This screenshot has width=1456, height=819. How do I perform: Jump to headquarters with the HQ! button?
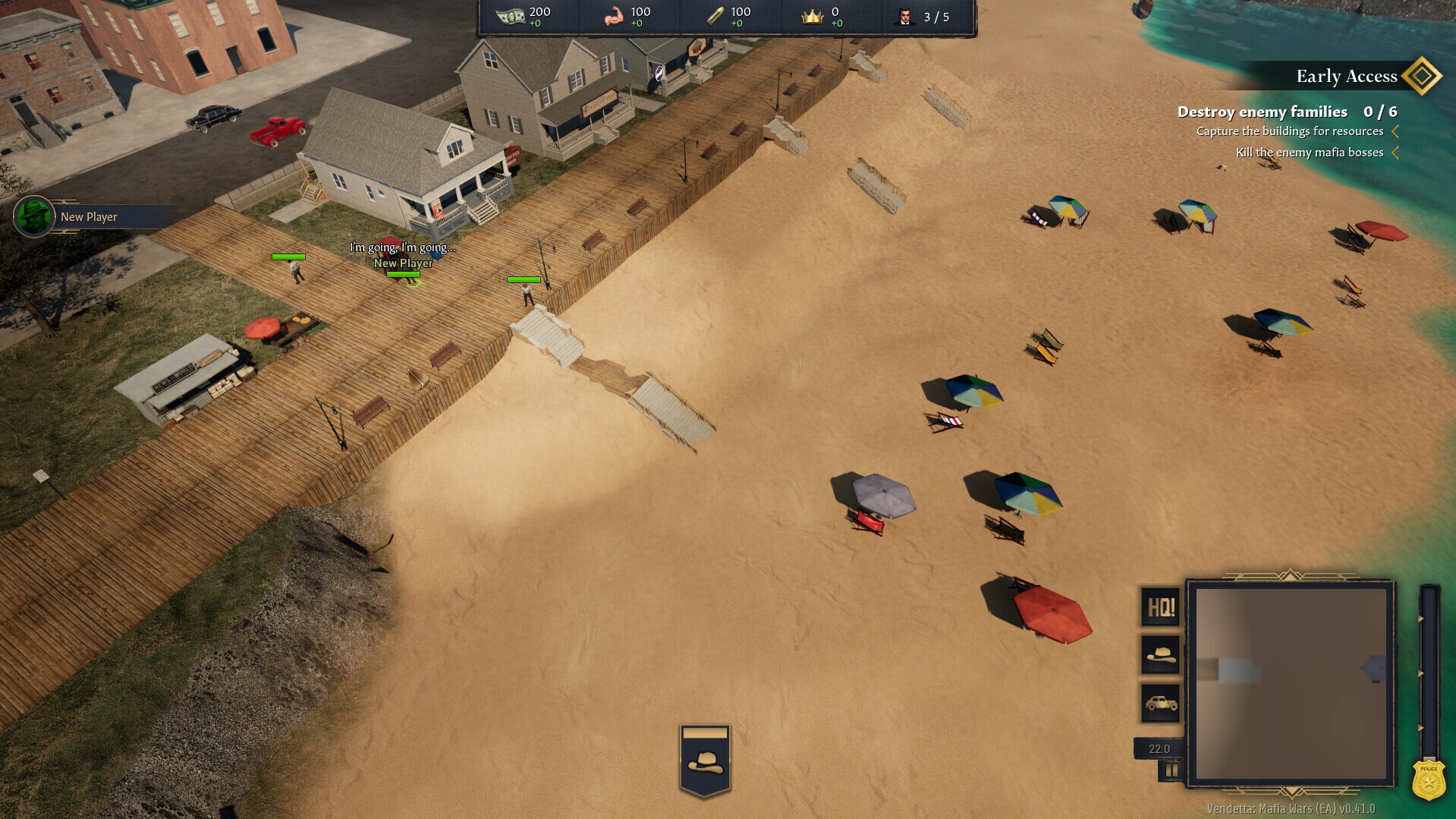point(1161,607)
